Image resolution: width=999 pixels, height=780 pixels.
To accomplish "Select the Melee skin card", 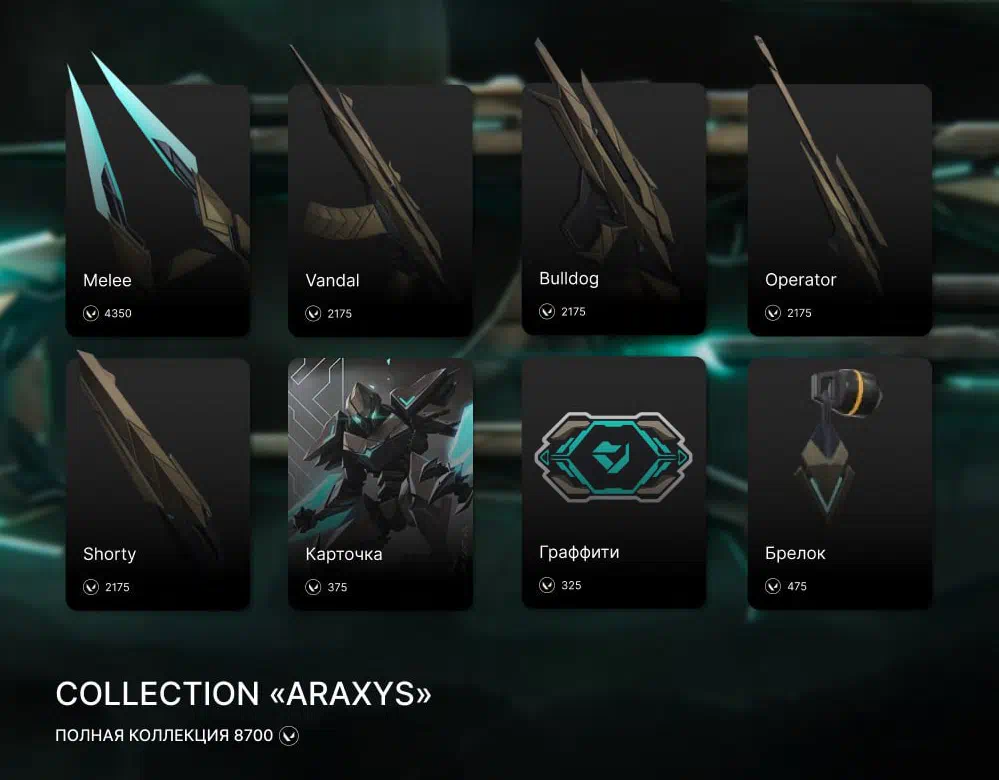I will [157, 210].
